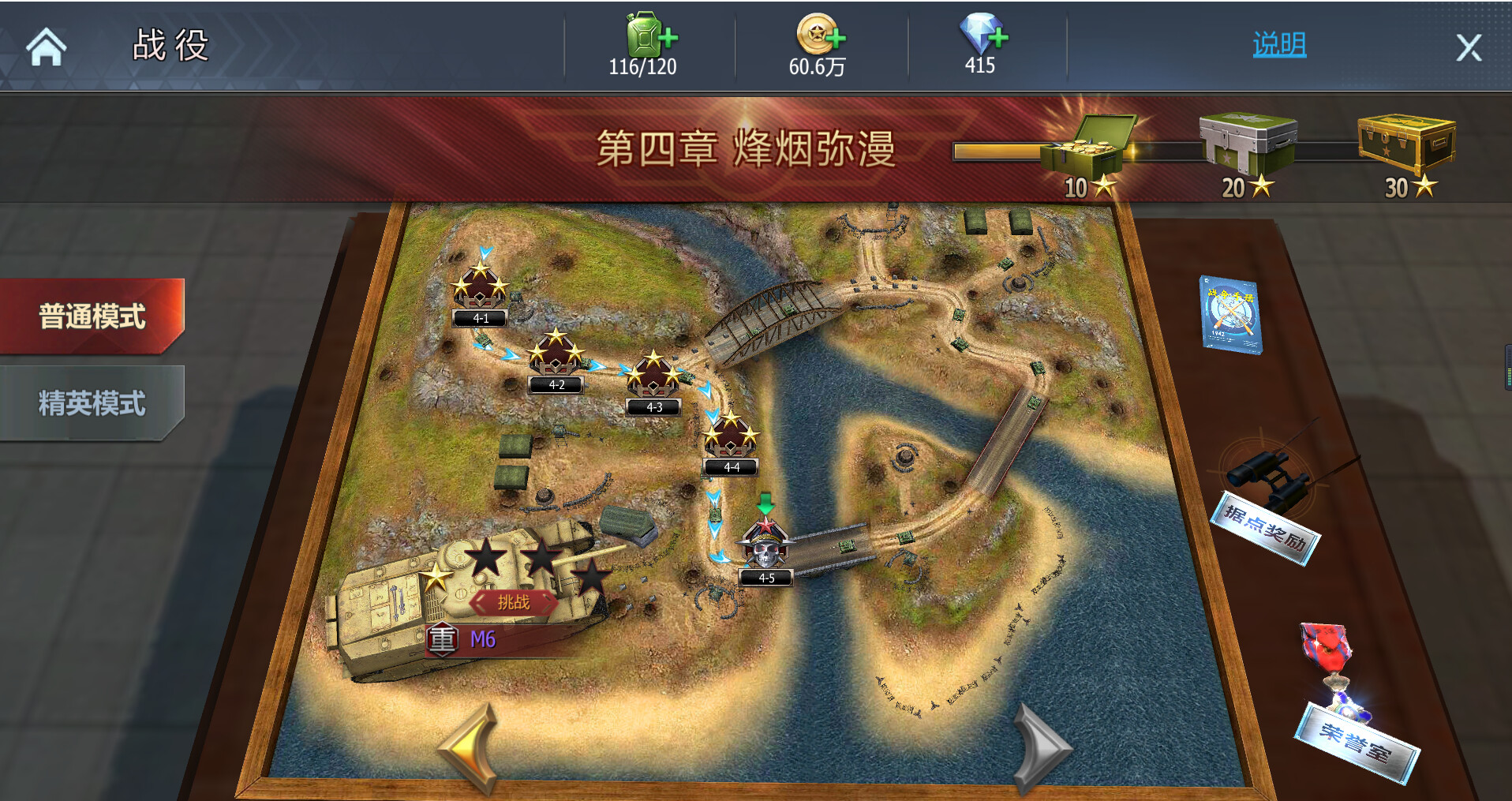Claim the 20-star green supply crate
This screenshot has height=801, width=1512.
1248,142
